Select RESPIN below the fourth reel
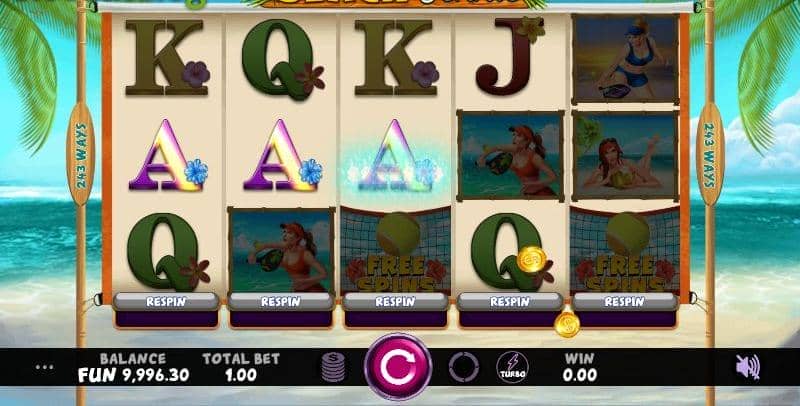Screen dimensions: 800x406 pyautogui.click(x=509, y=301)
